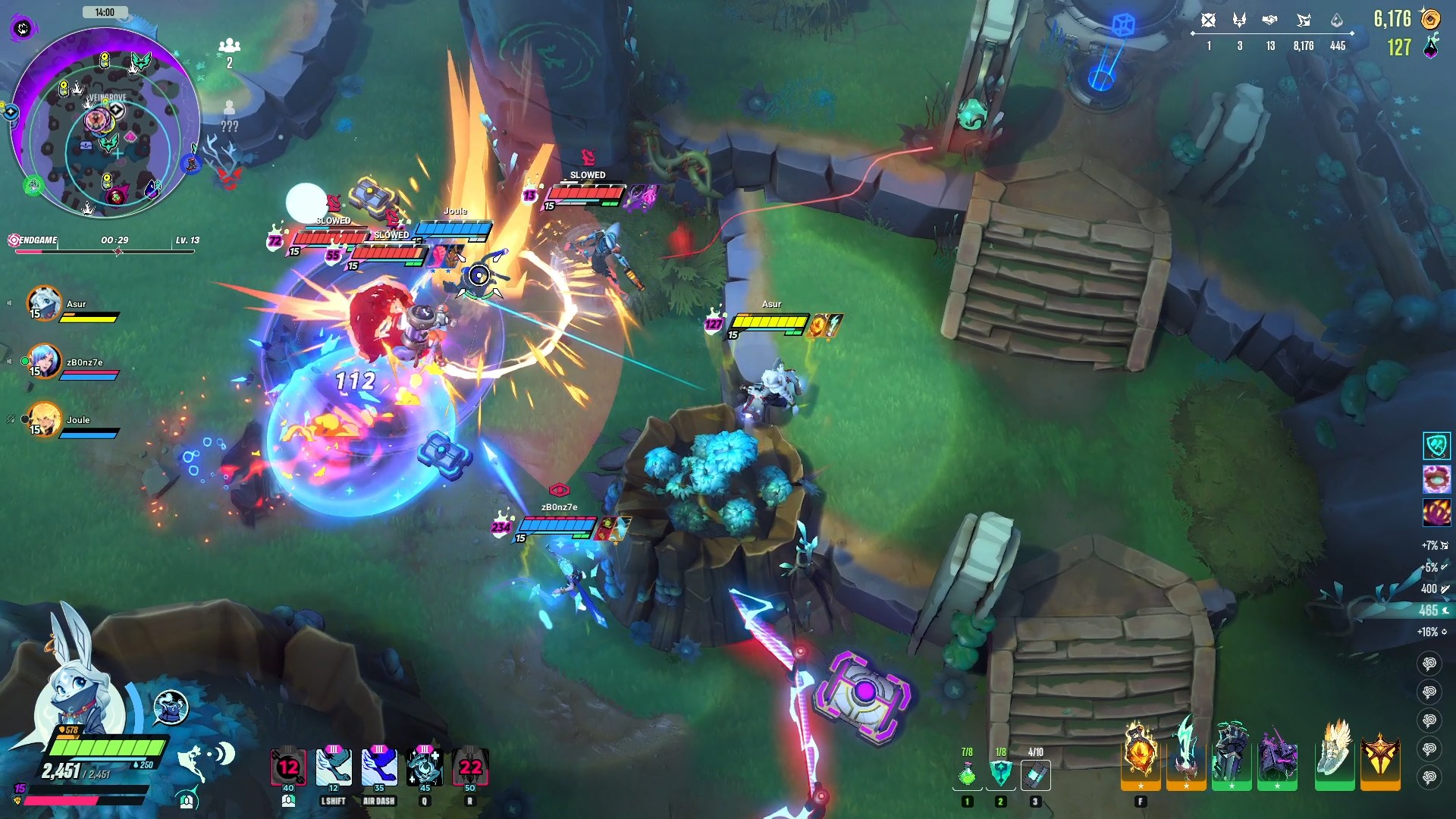Use the teal shield consumable
Viewport: 1456px width, 819px height.
click(x=1001, y=775)
